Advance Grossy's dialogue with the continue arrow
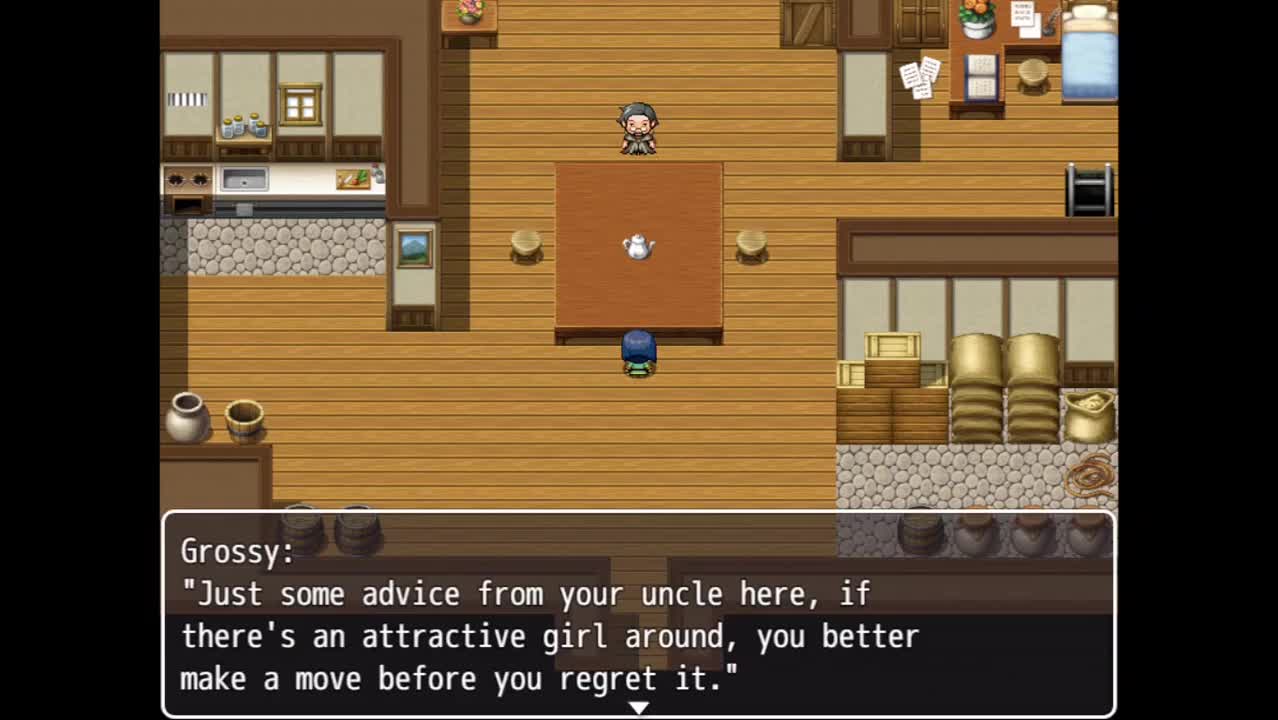The width and height of the screenshot is (1278, 720). (638, 708)
